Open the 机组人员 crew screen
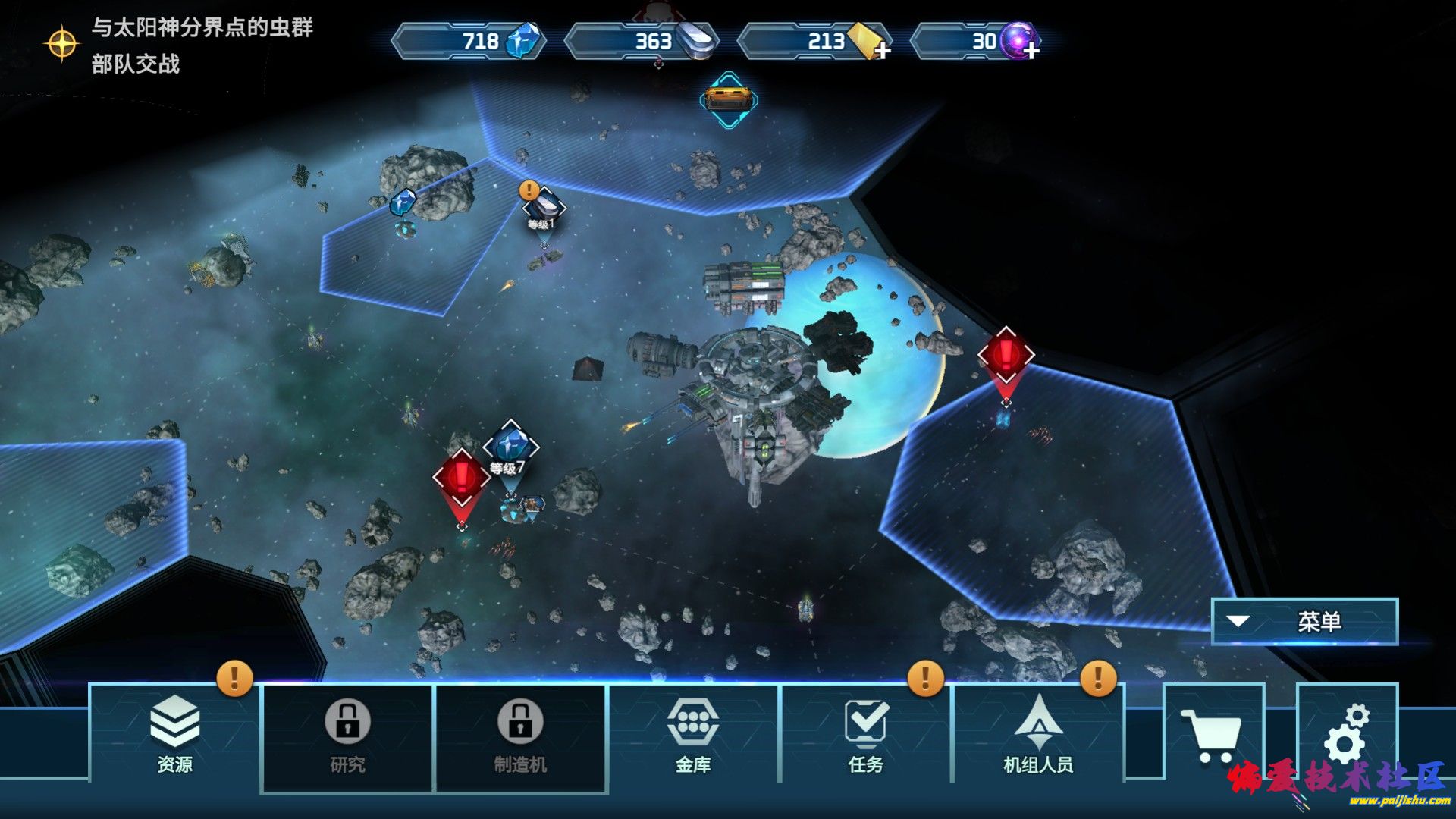Viewport: 1456px width, 819px height. [1038, 733]
